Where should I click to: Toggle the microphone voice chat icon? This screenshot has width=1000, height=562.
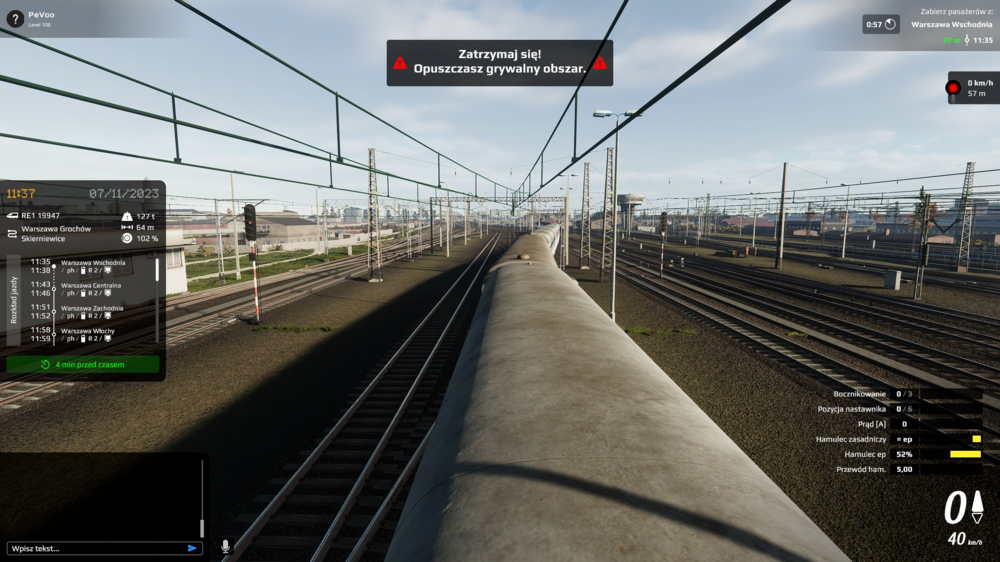click(225, 547)
